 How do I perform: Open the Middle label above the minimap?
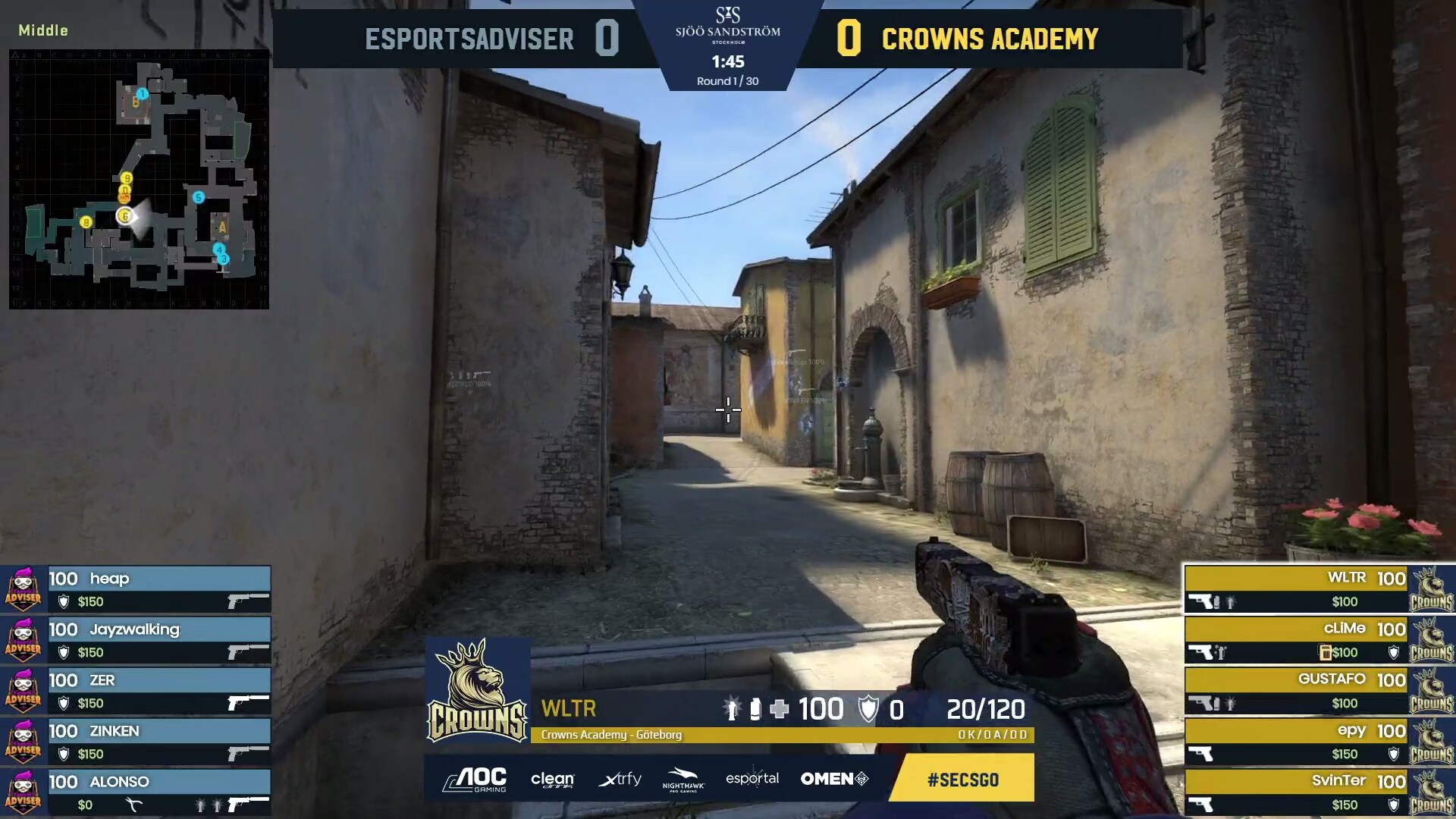(42, 31)
